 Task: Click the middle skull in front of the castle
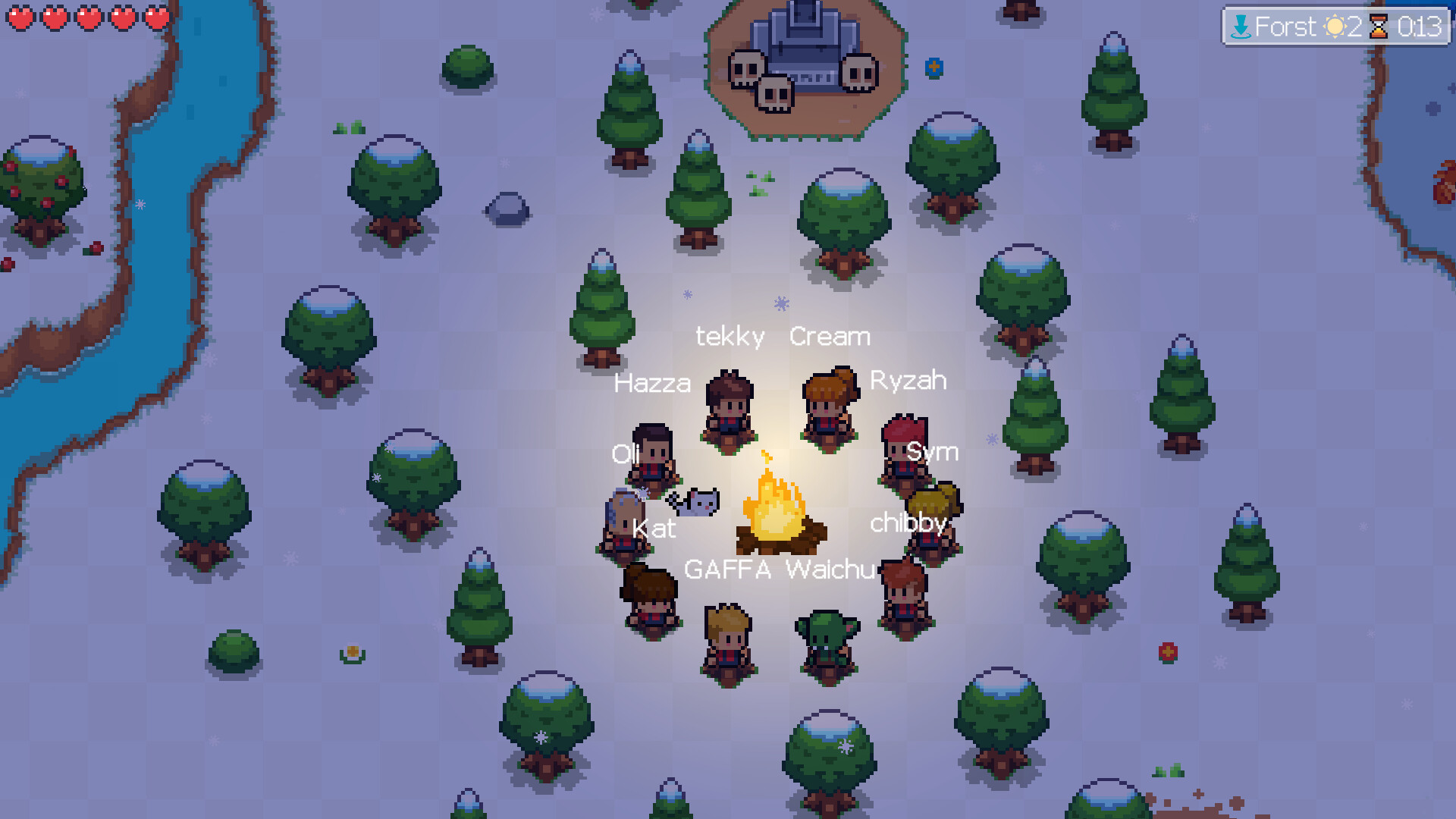[x=773, y=91]
